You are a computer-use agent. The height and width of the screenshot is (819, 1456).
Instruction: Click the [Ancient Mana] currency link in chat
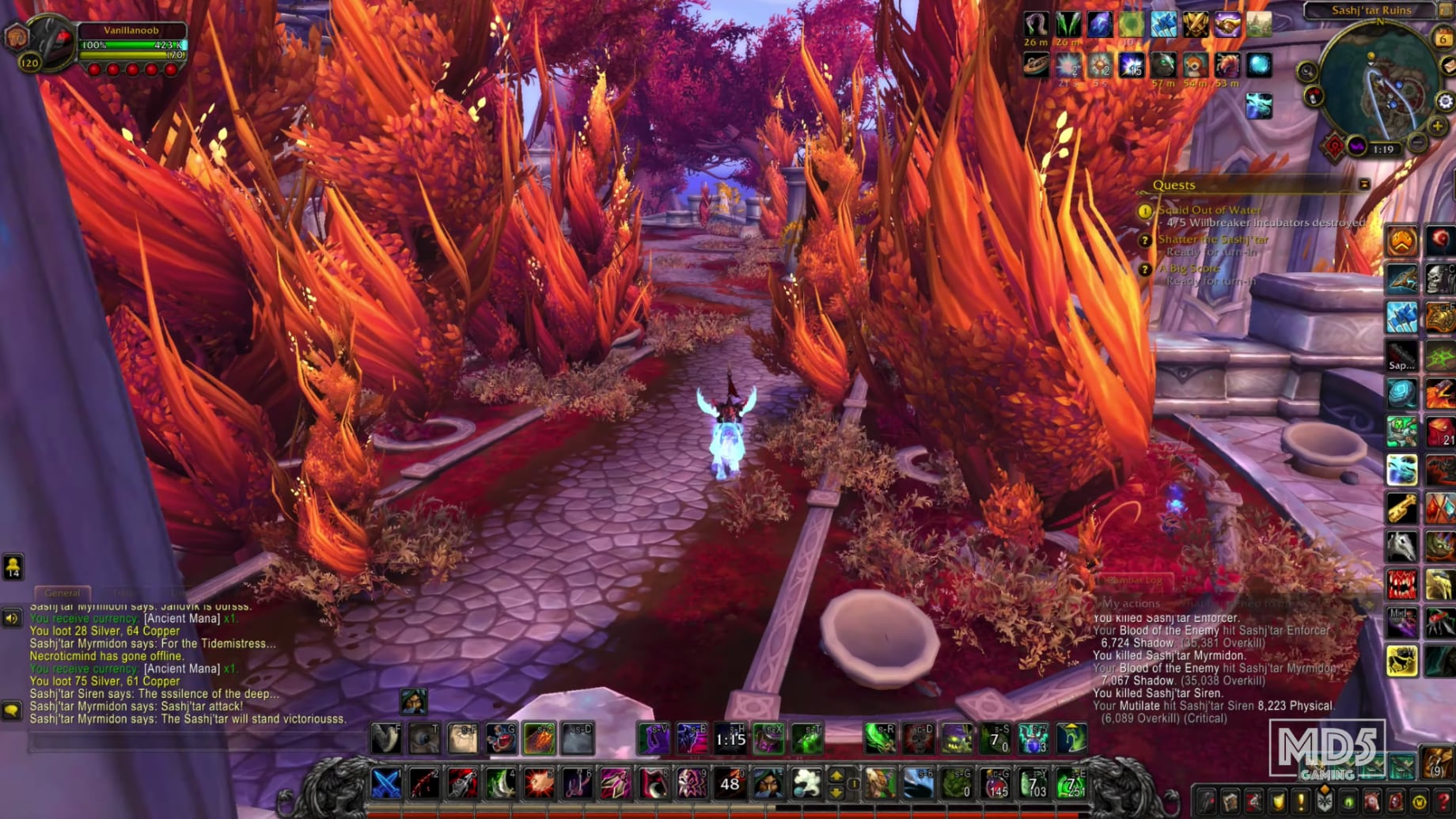pyautogui.click(x=181, y=619)
